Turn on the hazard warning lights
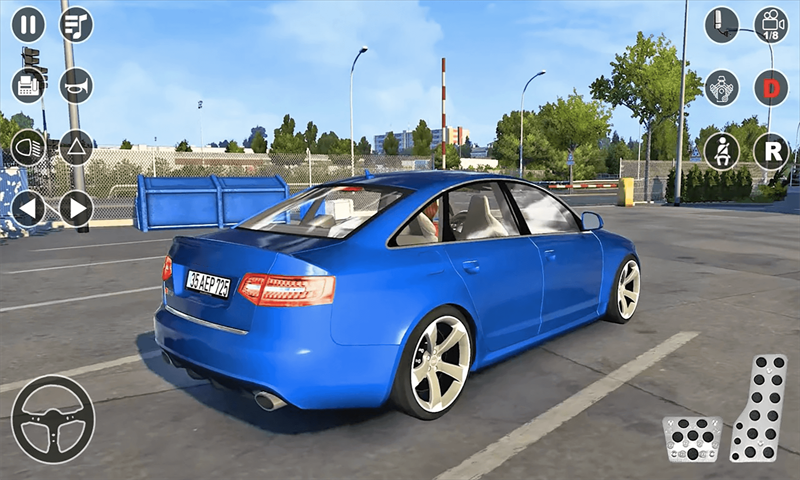 tap(76, 148)
